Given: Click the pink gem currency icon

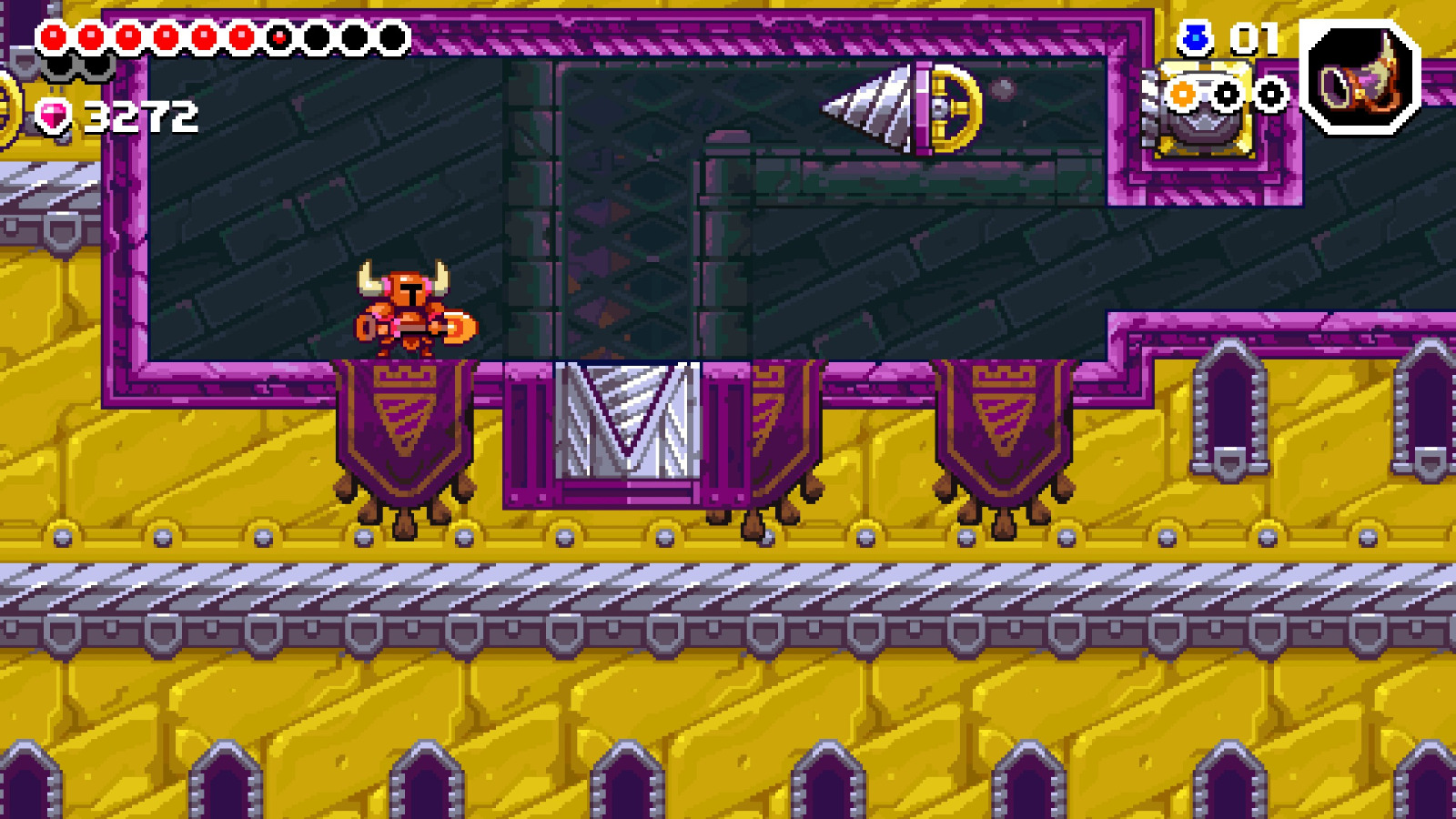Looking at the screenshot, I should pyautogui.click(x=51, y=114).
